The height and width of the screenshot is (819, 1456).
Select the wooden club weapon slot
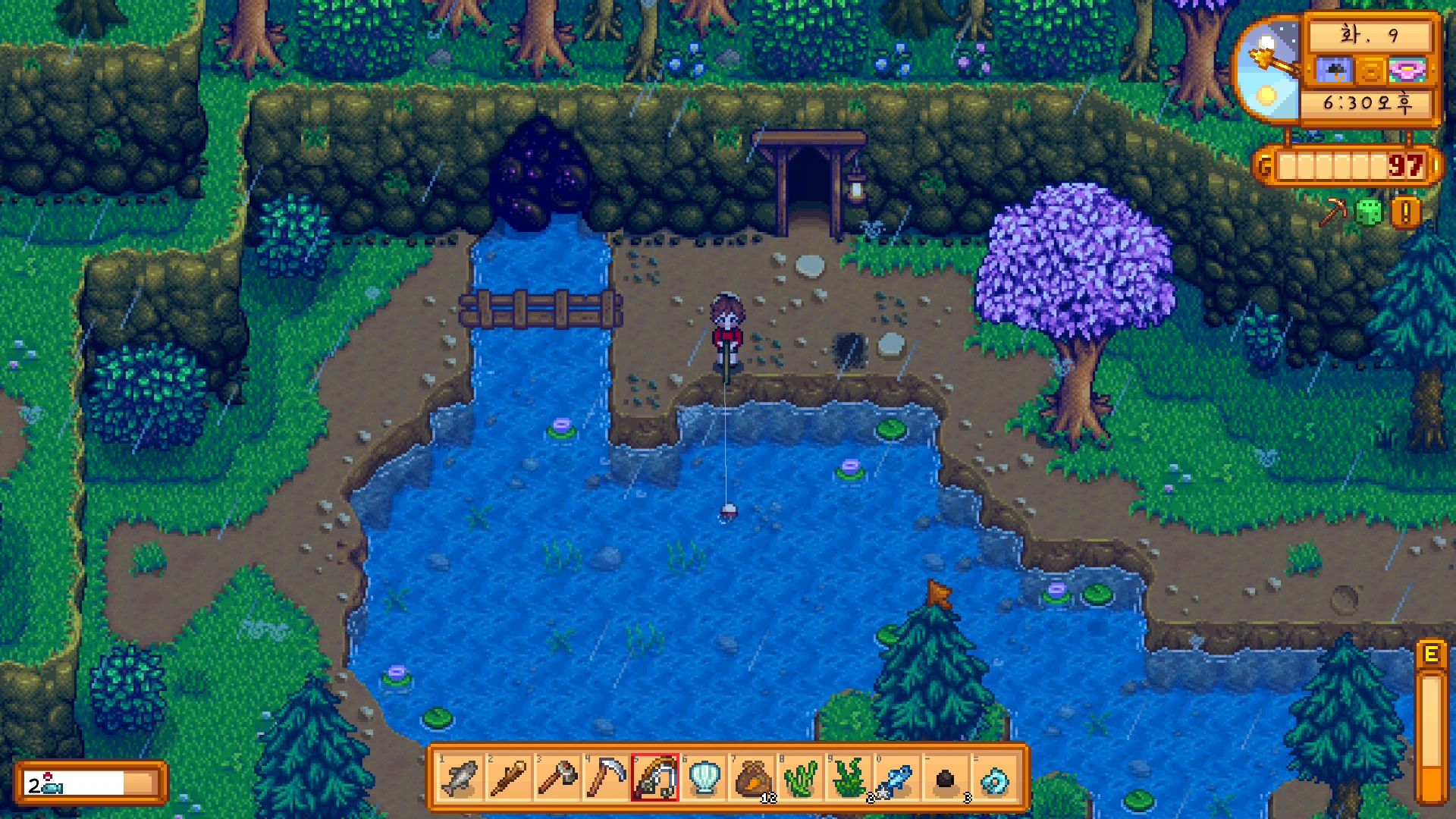tap(509, 778)
